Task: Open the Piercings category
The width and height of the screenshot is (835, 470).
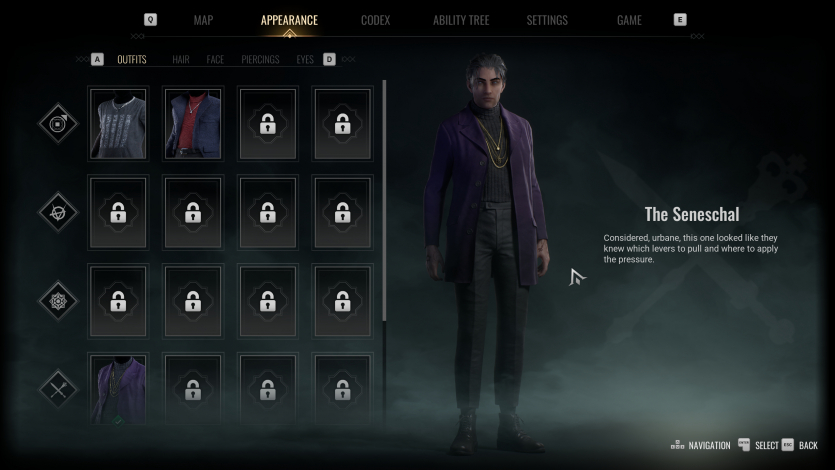Action: point(260,60)
